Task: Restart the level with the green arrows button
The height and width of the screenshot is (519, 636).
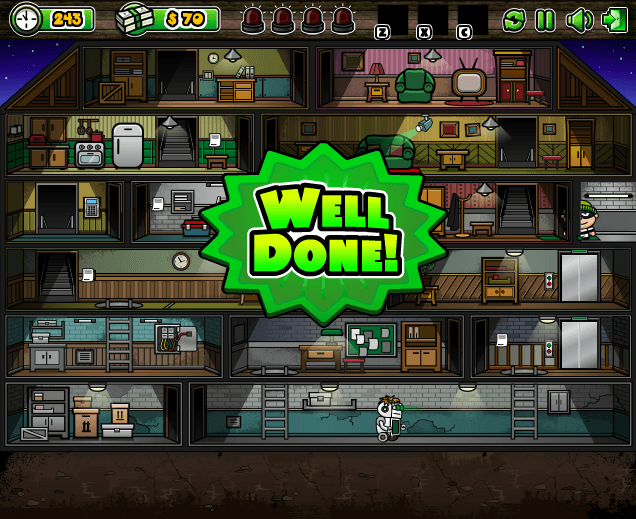Action: pyautogui.click(x=514, y=19)
